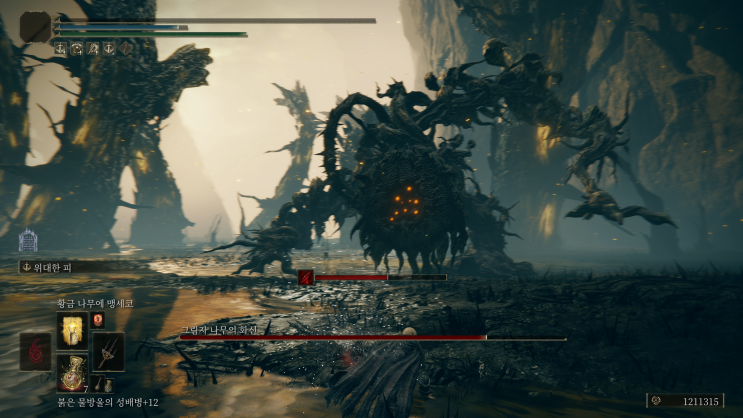Select the Golden Vow spell slot

point(72,329)
